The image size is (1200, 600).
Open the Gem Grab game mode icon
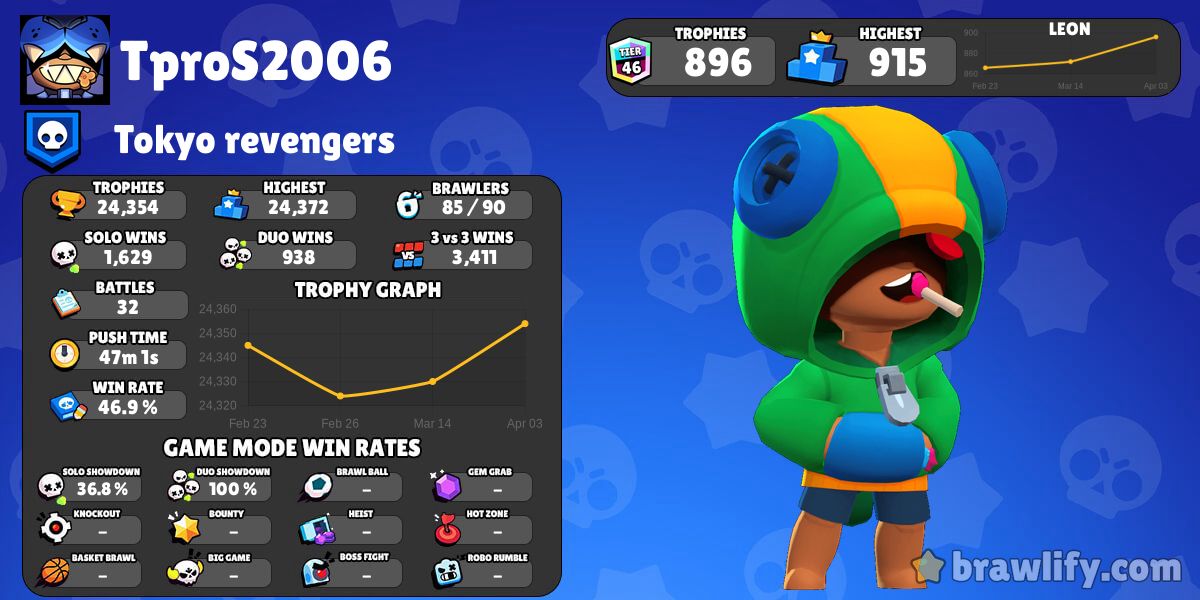pyautogui.click(x=446, y=486)
